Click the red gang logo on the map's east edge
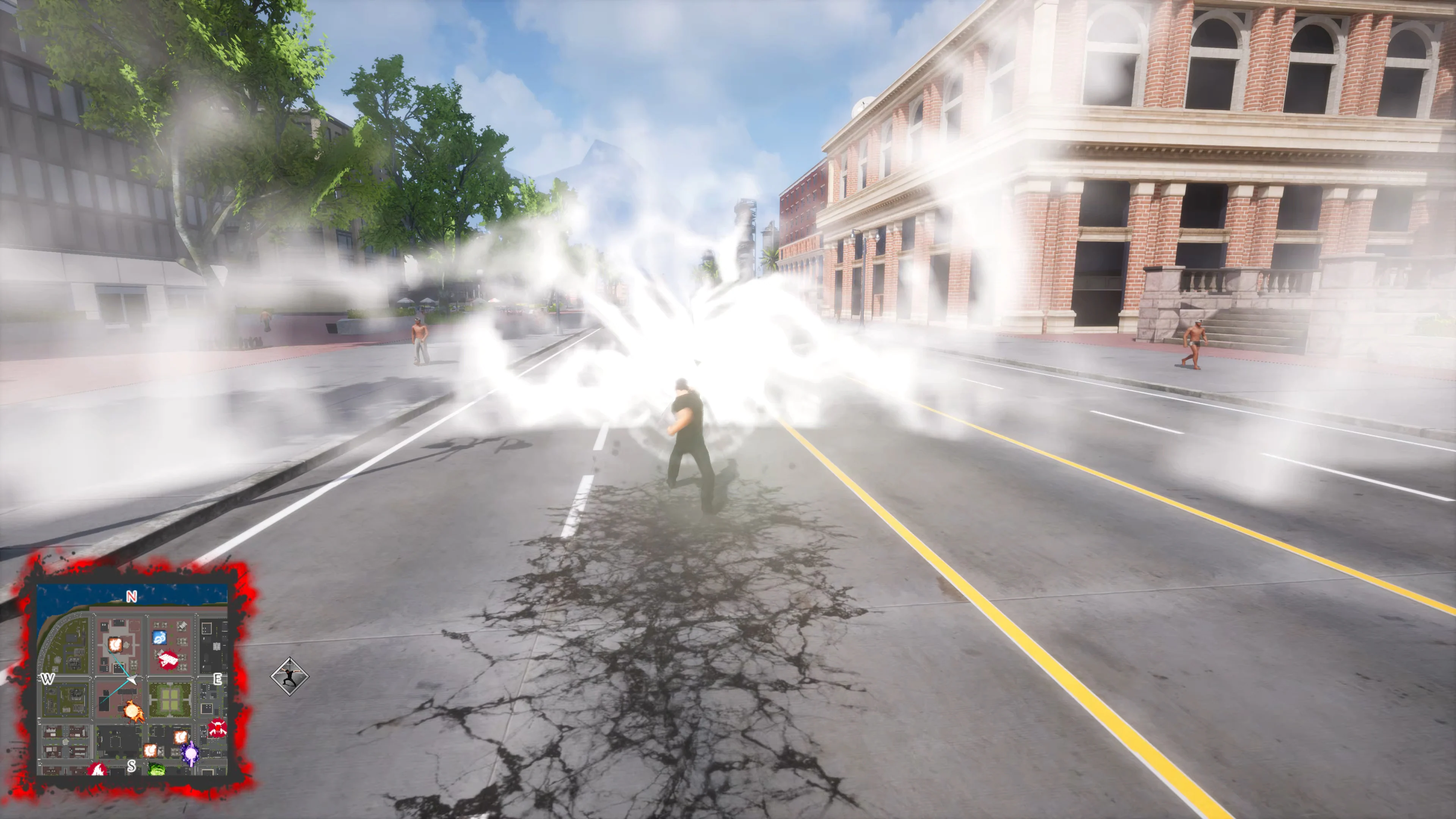The image size is (1456, 819). pyautogui.click(x=217, y=728)
